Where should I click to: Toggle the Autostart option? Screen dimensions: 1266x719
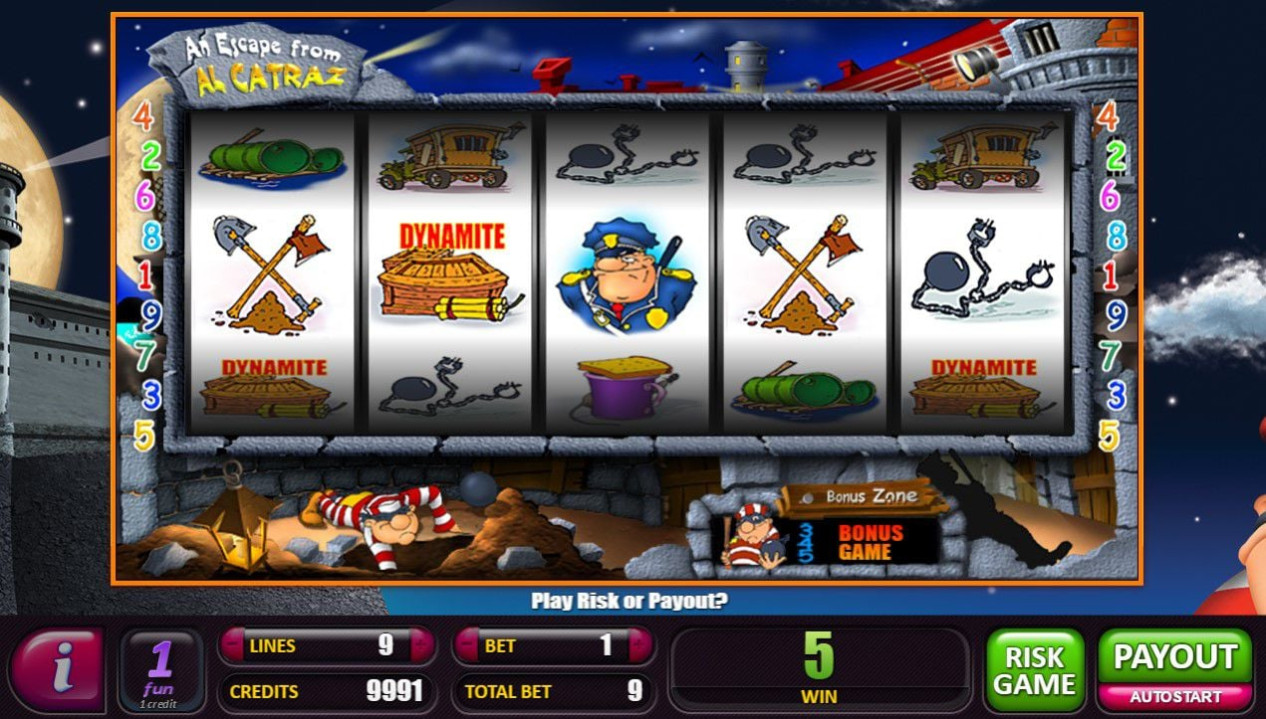[1175, 696]
